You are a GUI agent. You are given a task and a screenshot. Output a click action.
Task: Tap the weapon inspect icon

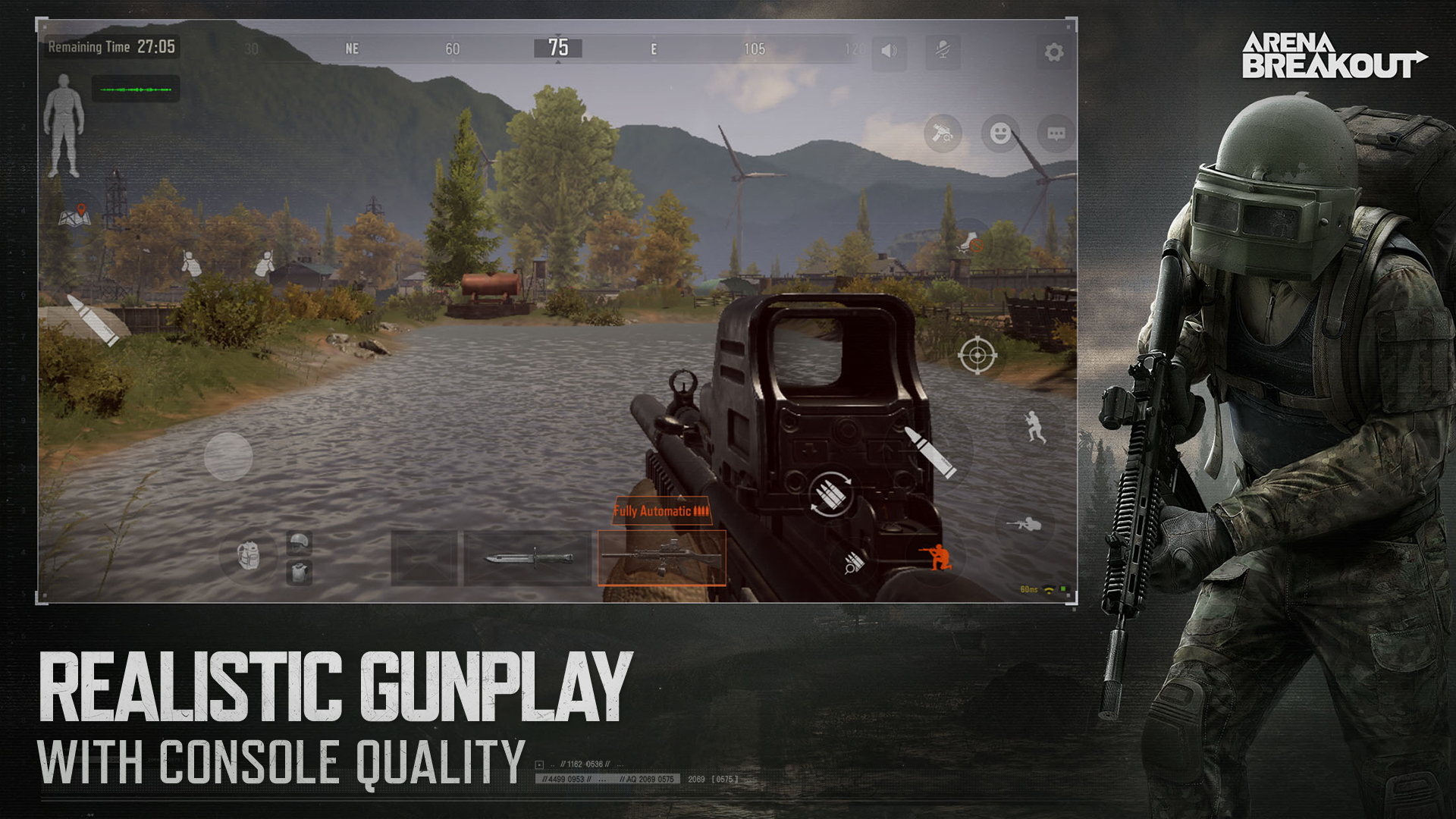click(943, 133)
